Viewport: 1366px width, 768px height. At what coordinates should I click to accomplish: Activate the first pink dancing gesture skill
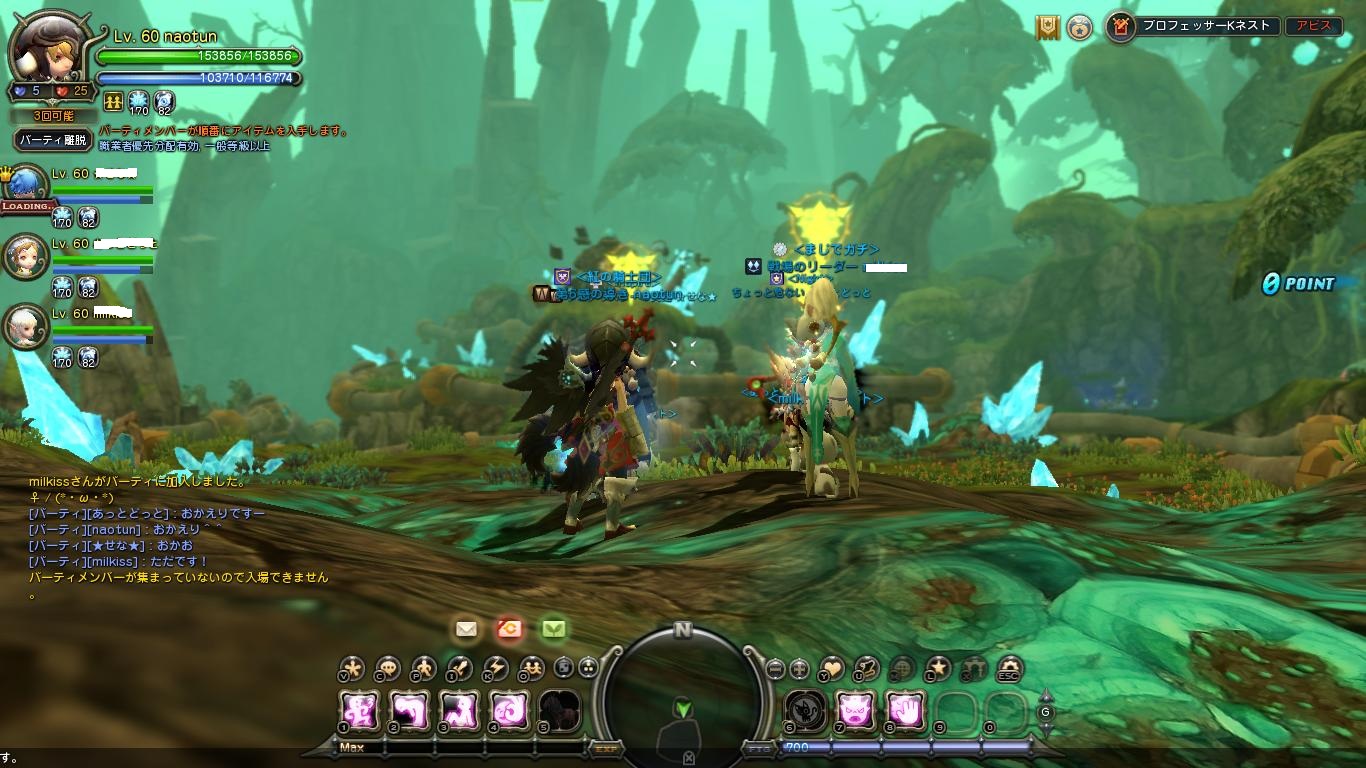[359, 711]
